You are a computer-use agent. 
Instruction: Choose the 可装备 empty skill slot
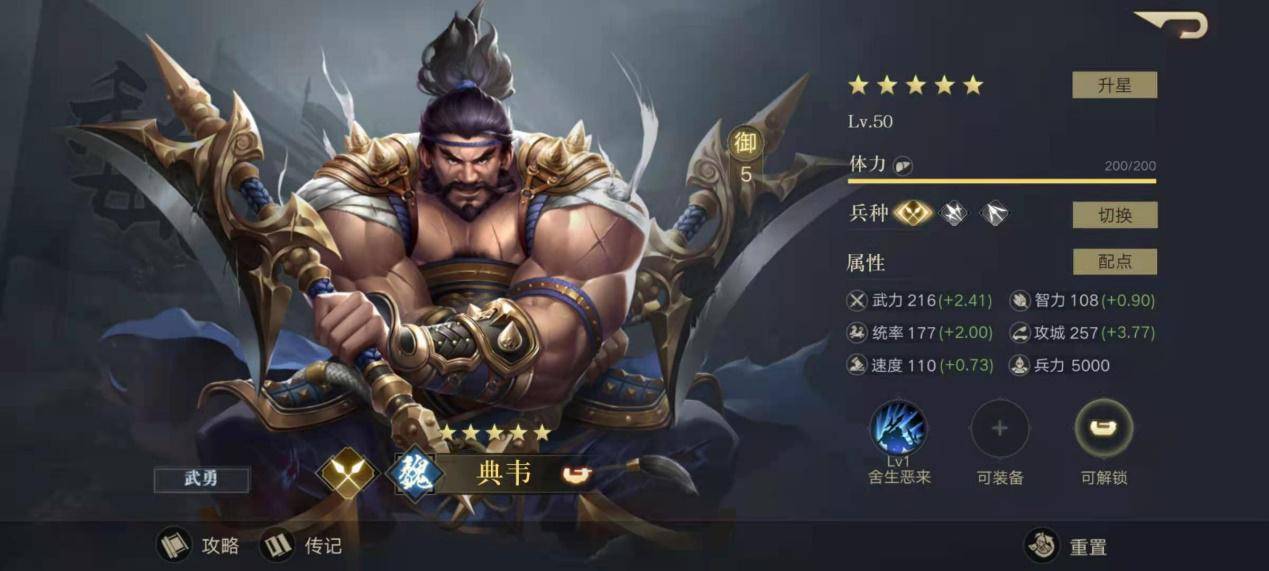click(999, 429)
